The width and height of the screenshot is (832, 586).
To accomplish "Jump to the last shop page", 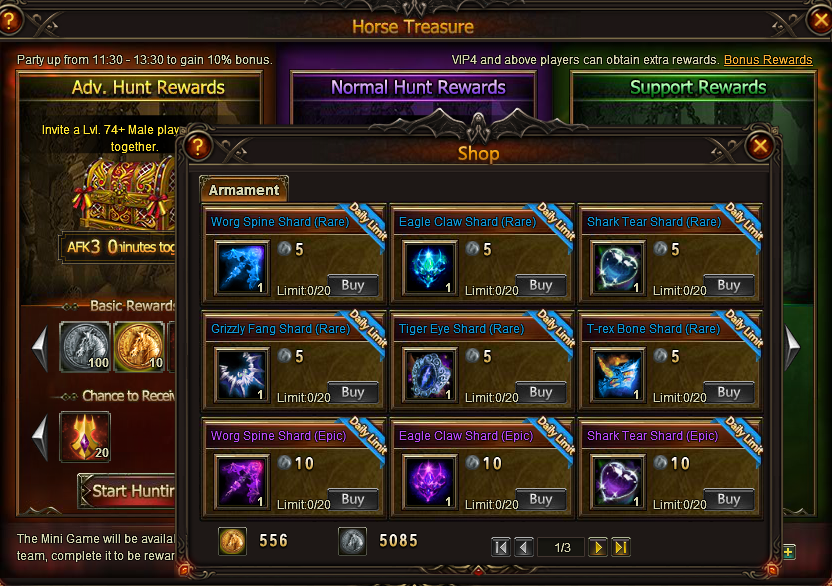I will (x=621, y=547).
